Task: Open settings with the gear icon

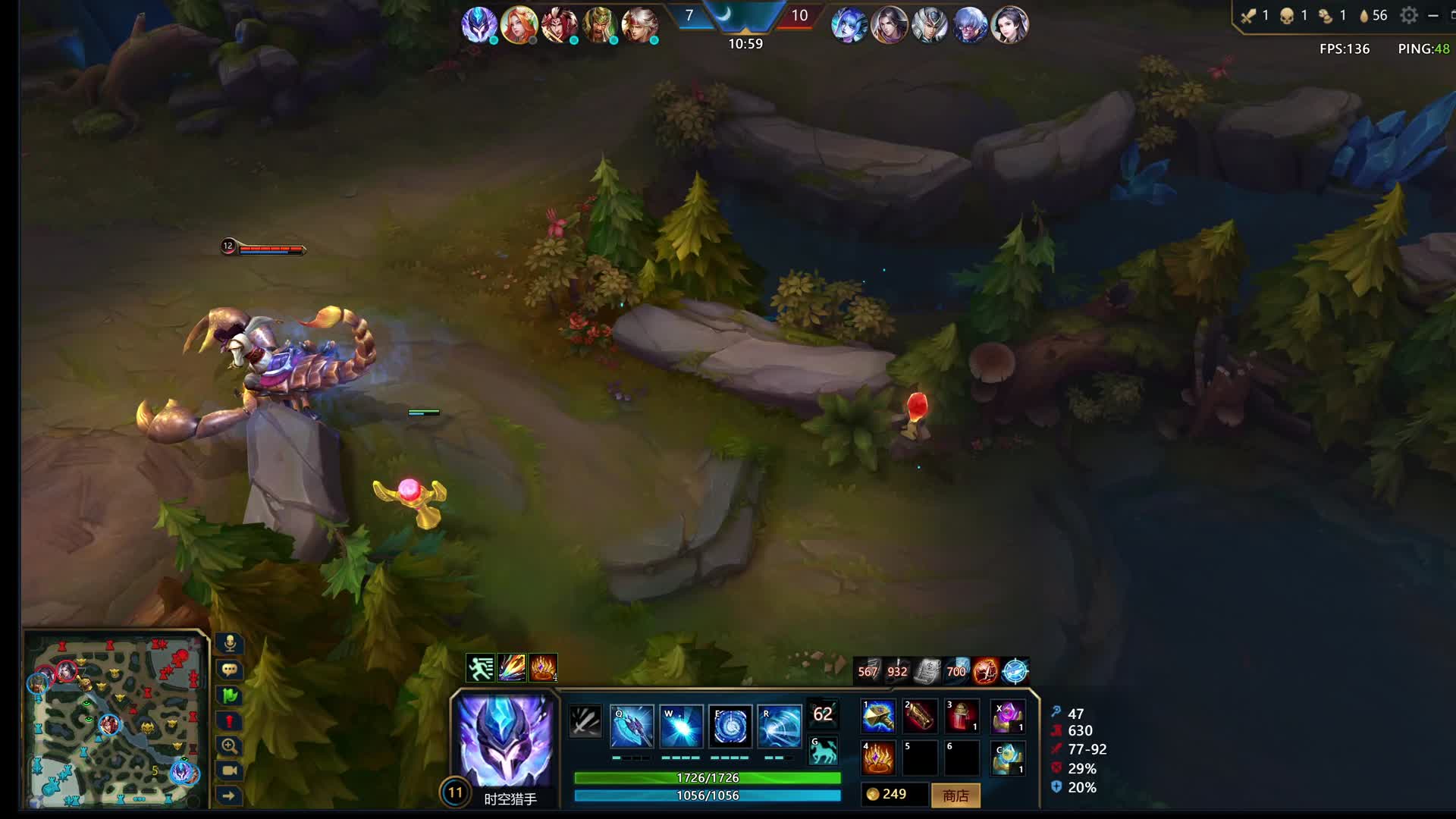Action: point(1408,15)
